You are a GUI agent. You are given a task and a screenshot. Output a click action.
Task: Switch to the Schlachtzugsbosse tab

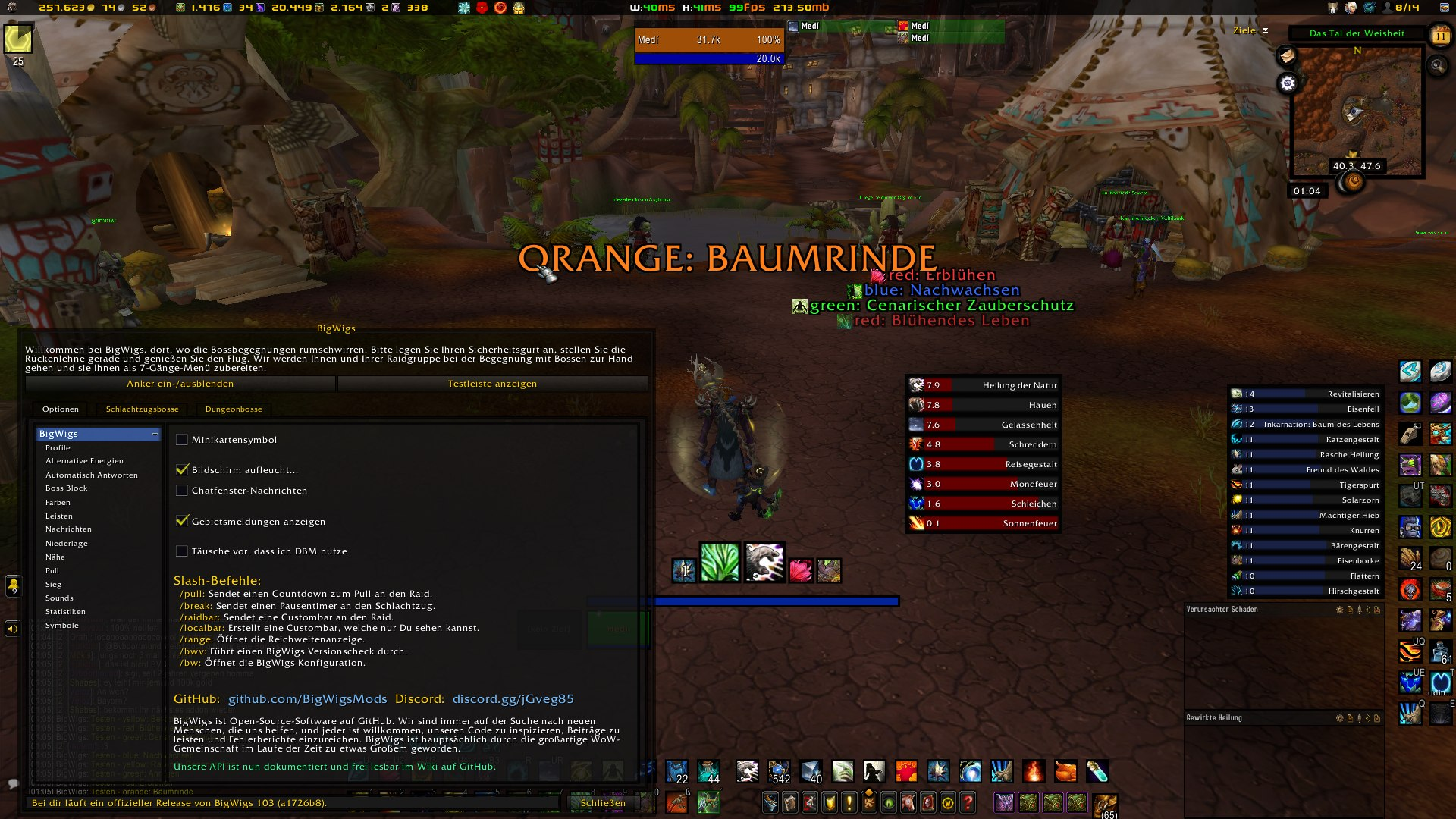point(142,409)
